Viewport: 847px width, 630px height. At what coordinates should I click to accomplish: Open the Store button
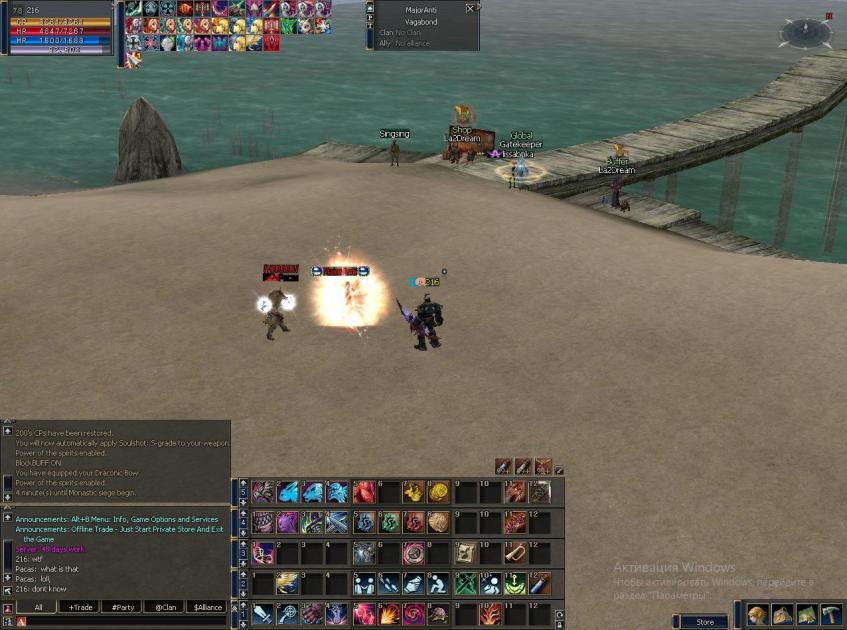(705, 622)
